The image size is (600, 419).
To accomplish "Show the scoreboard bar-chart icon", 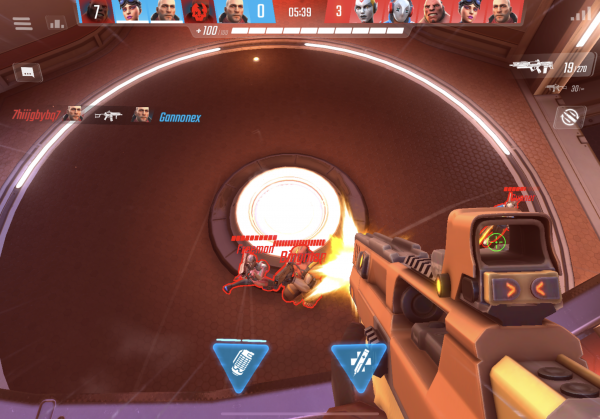I will 55,20.
